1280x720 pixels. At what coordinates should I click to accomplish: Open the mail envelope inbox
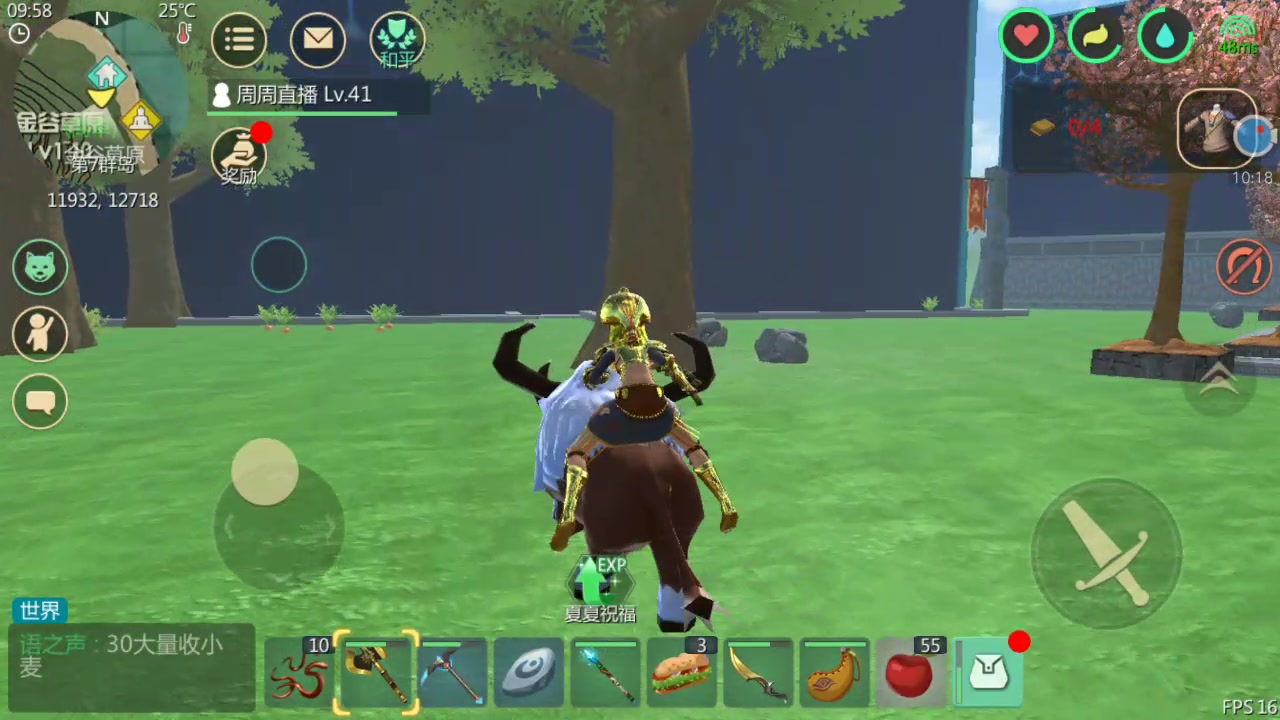coord(318,40)
